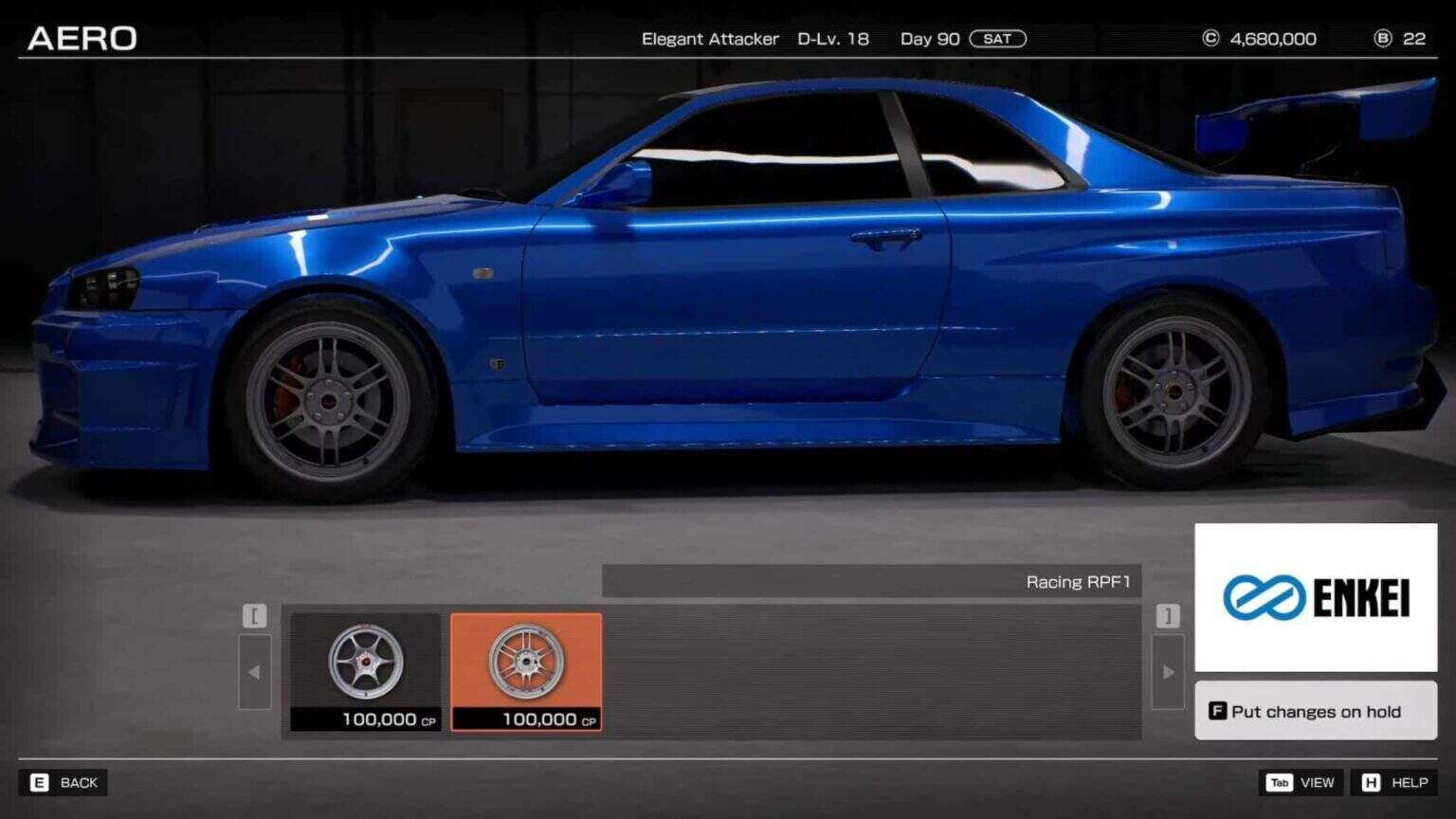Viewport: 1456px width, 819px height.
Task: Click the SAT day indicator badge
Action: (x=998, y=39)
